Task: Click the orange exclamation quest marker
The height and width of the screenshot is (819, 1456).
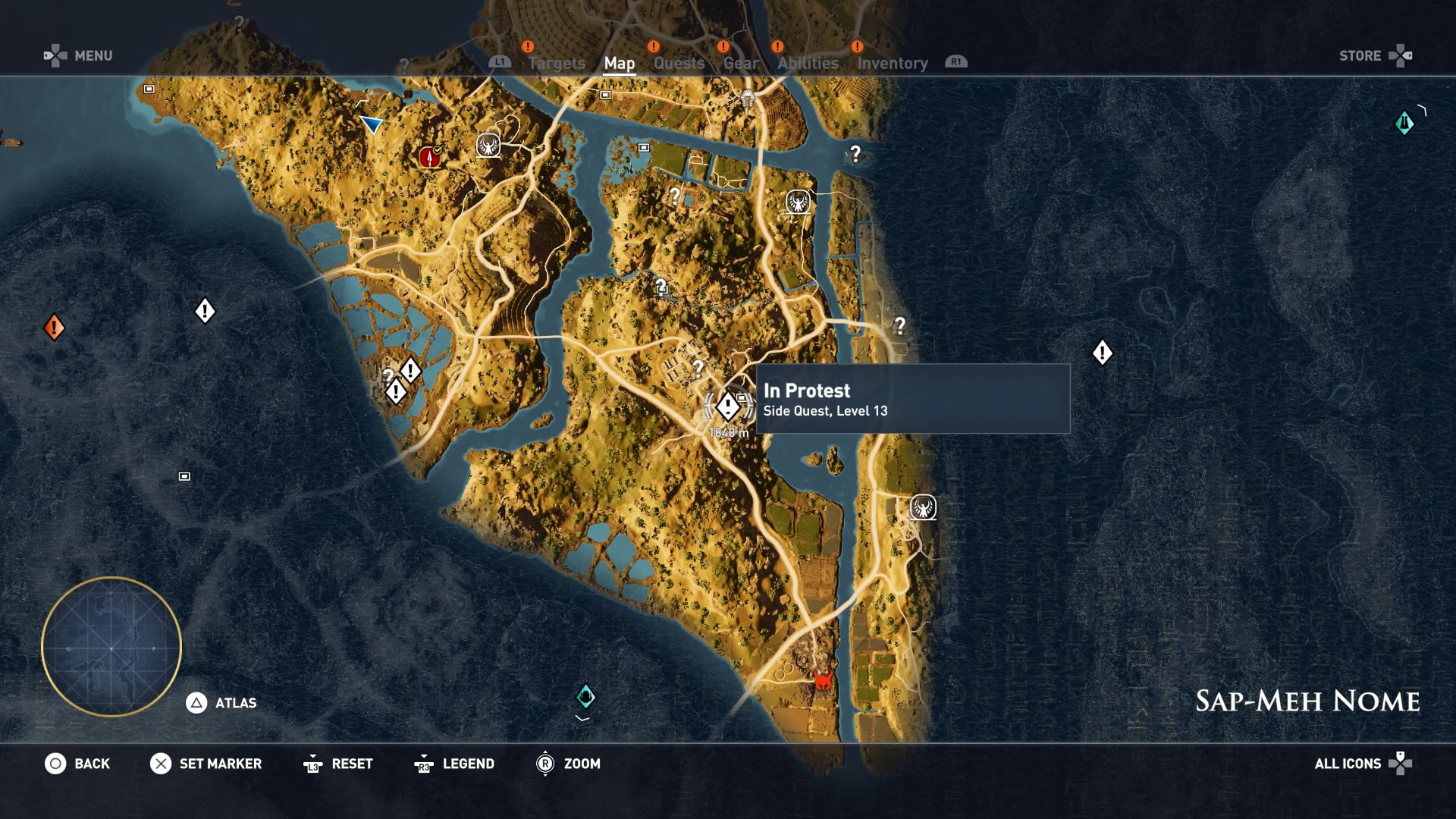Action: 54,328
